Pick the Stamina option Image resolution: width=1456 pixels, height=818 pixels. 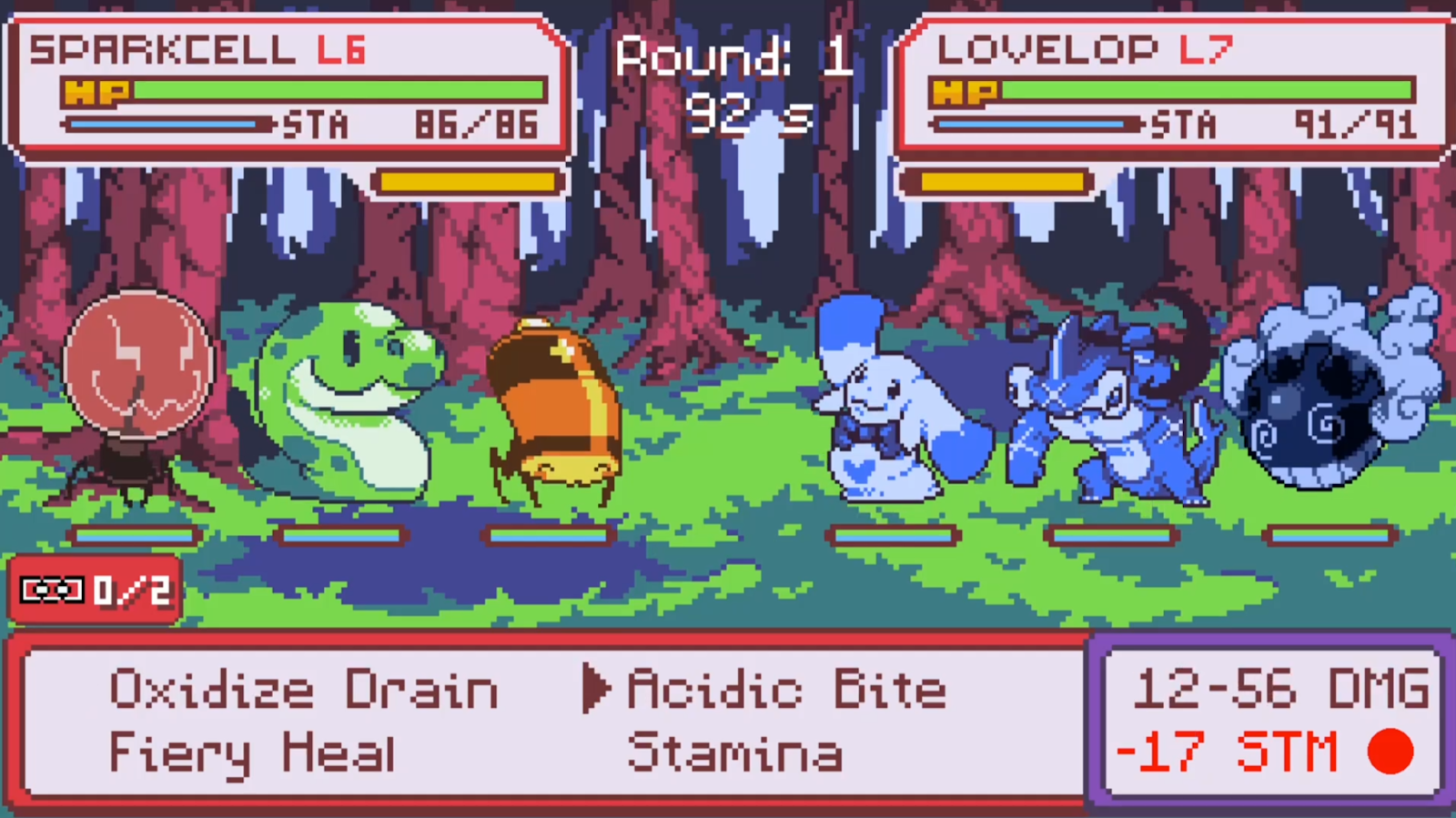click(x=734, y=753)
